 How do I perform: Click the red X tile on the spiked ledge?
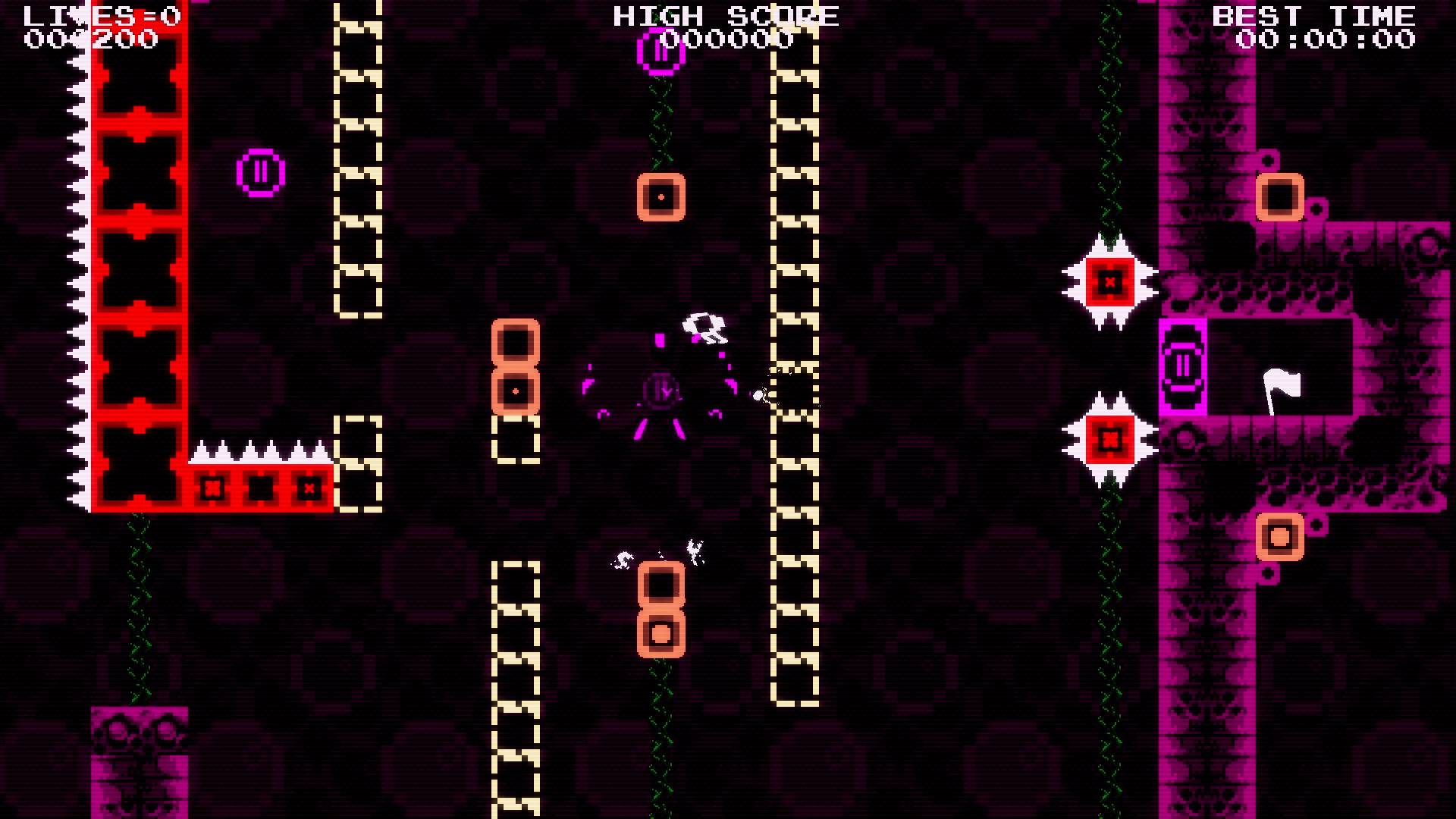point(213,488)
